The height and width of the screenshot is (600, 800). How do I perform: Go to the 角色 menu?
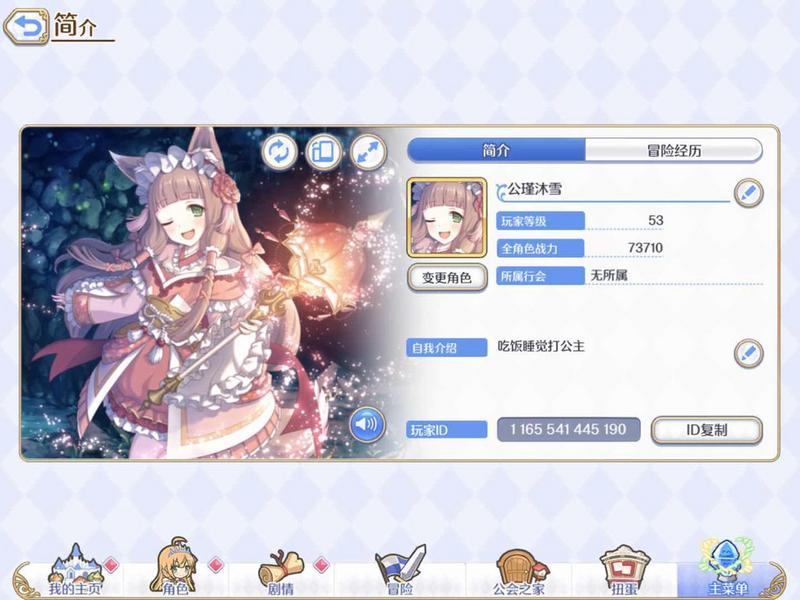[172, 574]
